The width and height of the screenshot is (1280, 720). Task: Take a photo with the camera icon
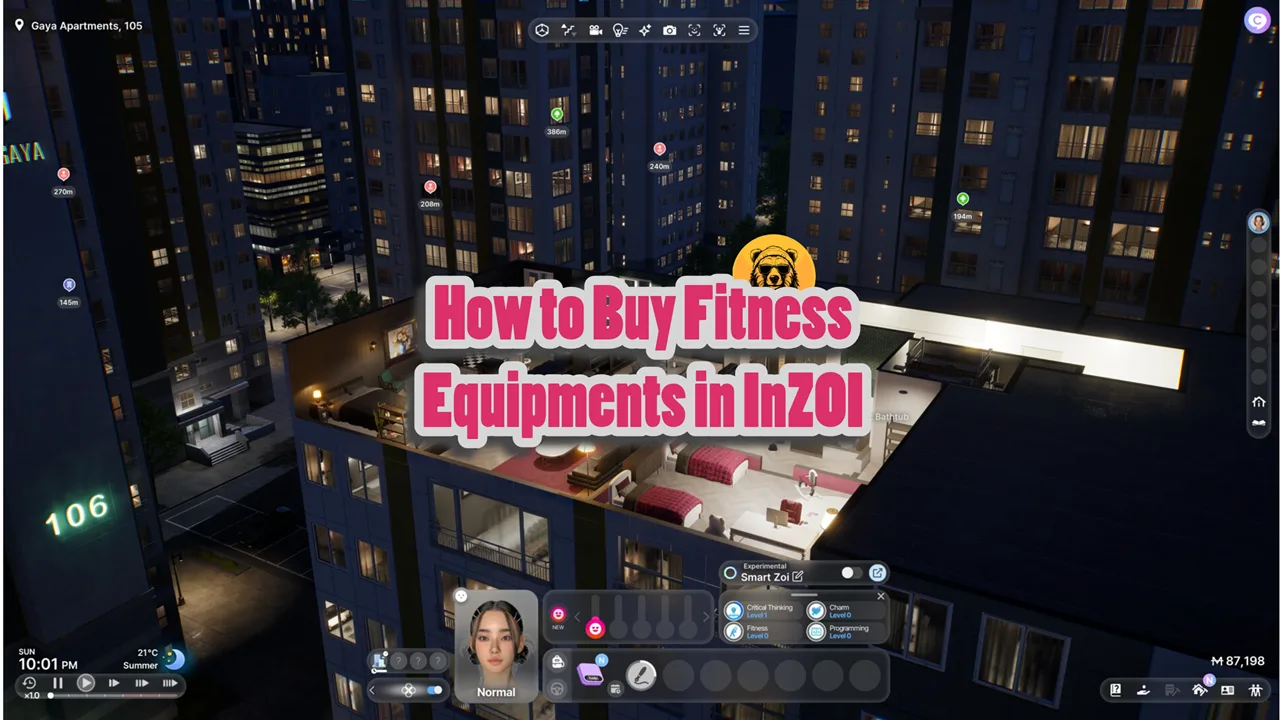pyautogui.click(x=670, y=30)
